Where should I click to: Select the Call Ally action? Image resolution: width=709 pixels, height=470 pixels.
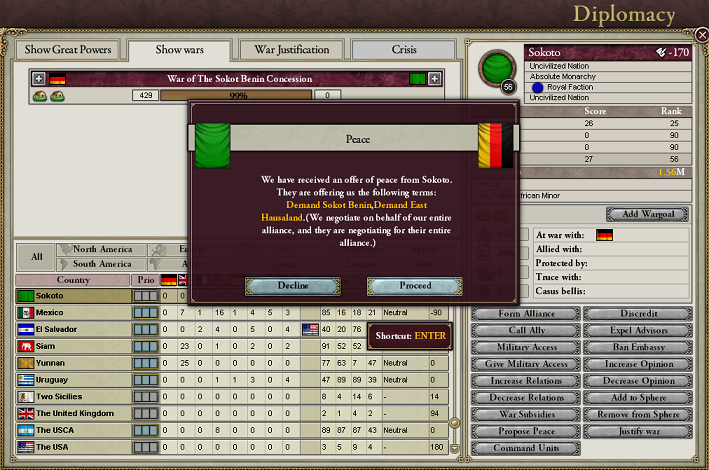[x=525, y=330]
